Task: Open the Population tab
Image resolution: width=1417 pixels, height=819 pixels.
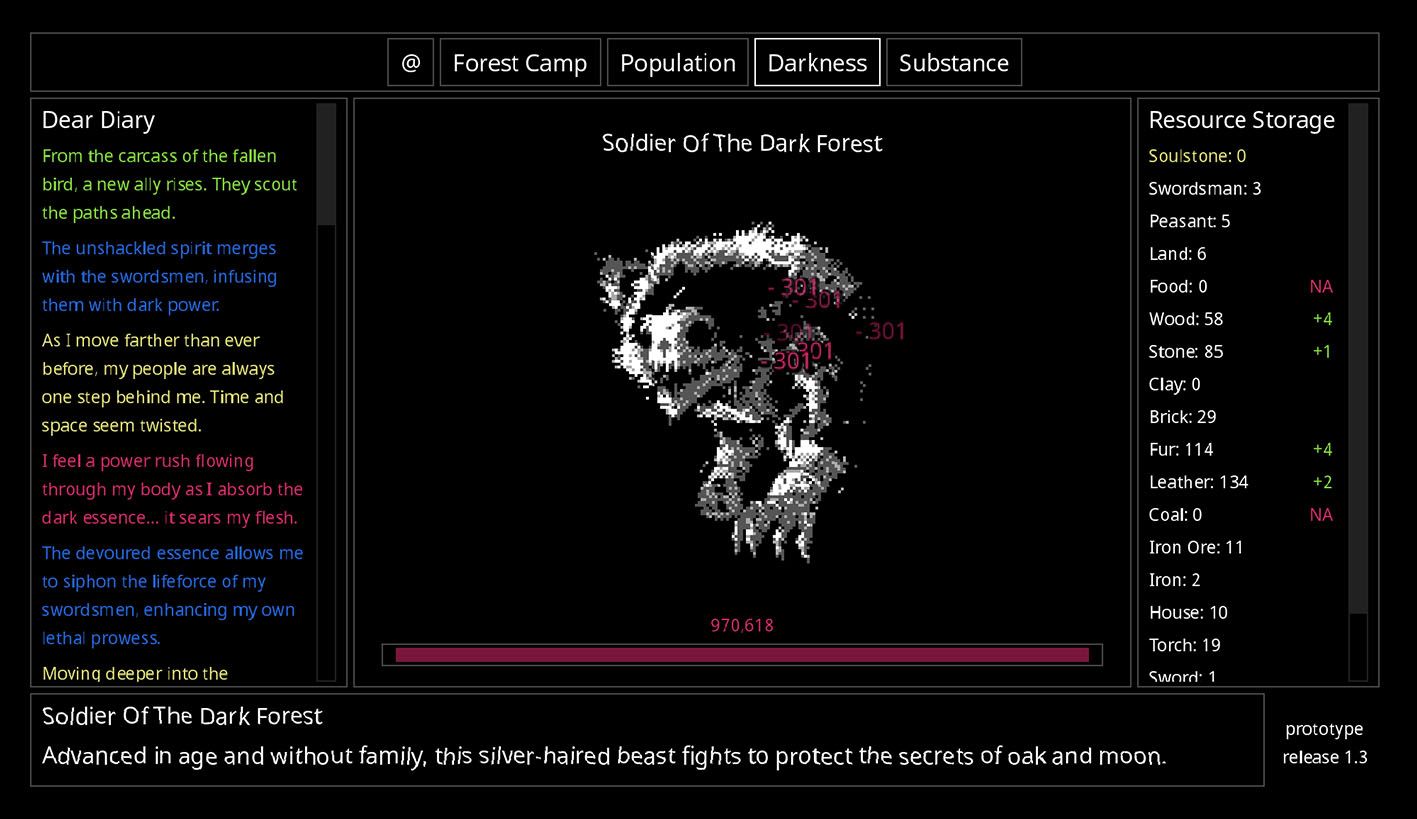Action: tap(678, 63)
